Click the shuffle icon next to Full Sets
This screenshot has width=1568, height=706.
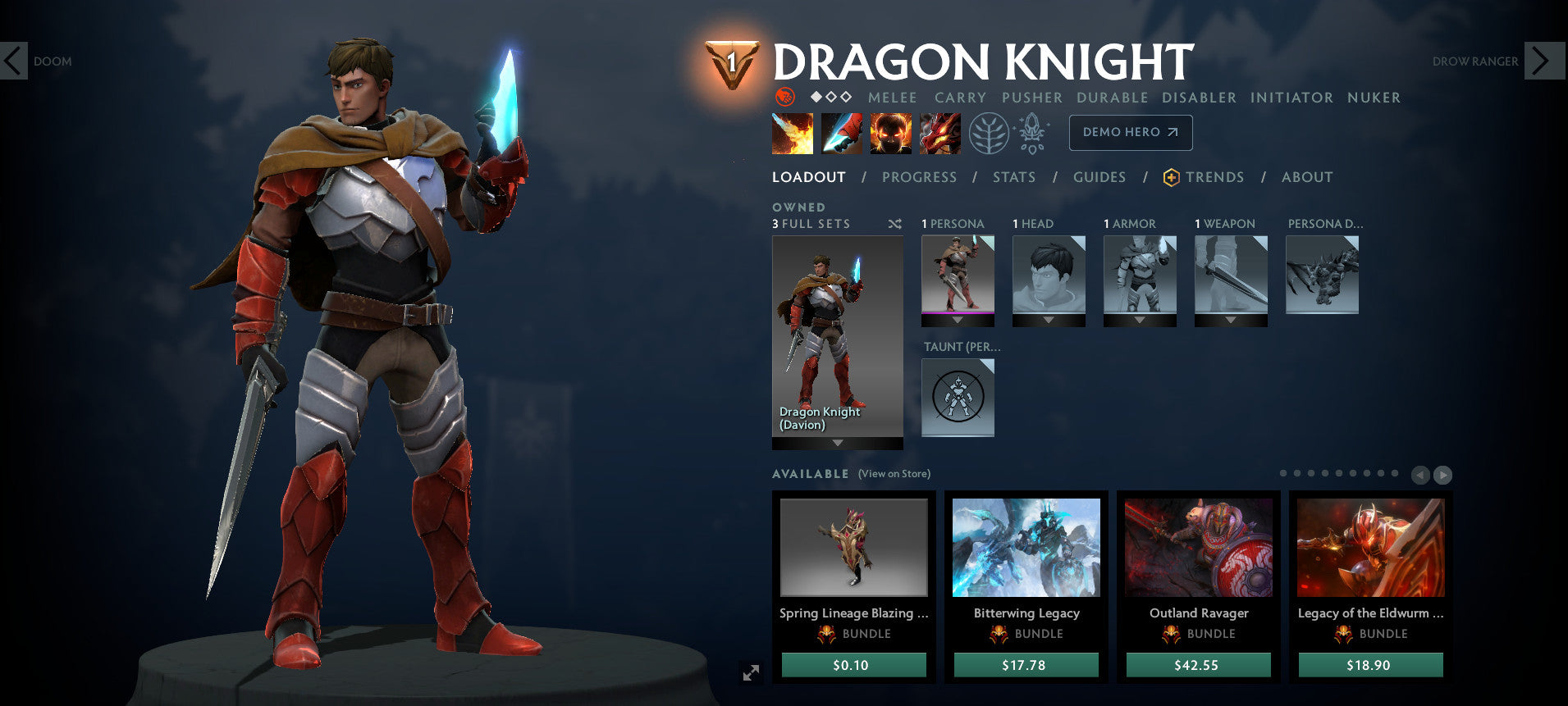tap(895, 223)
